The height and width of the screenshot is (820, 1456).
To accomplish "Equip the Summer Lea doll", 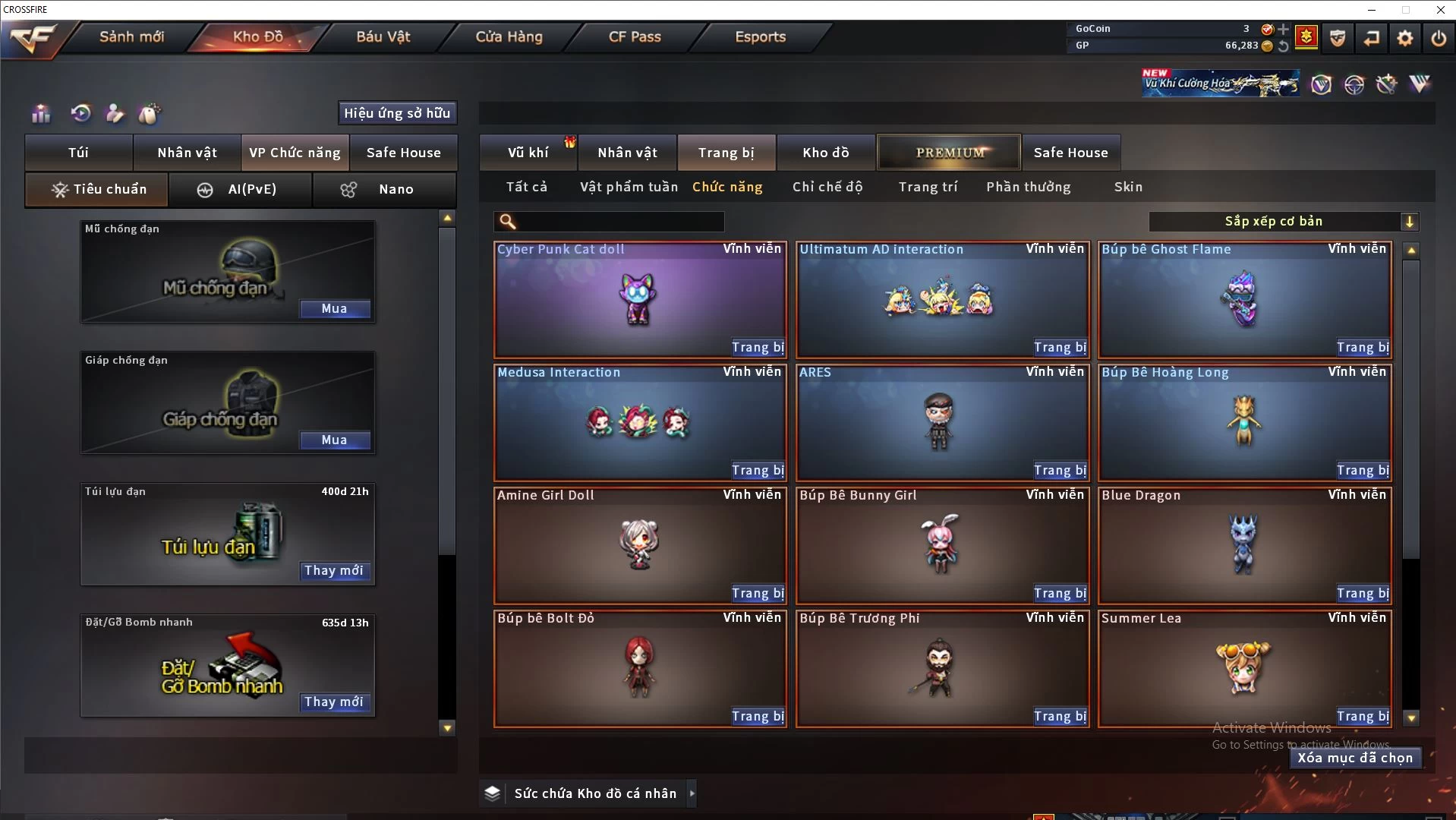I will pos(1363,716).
